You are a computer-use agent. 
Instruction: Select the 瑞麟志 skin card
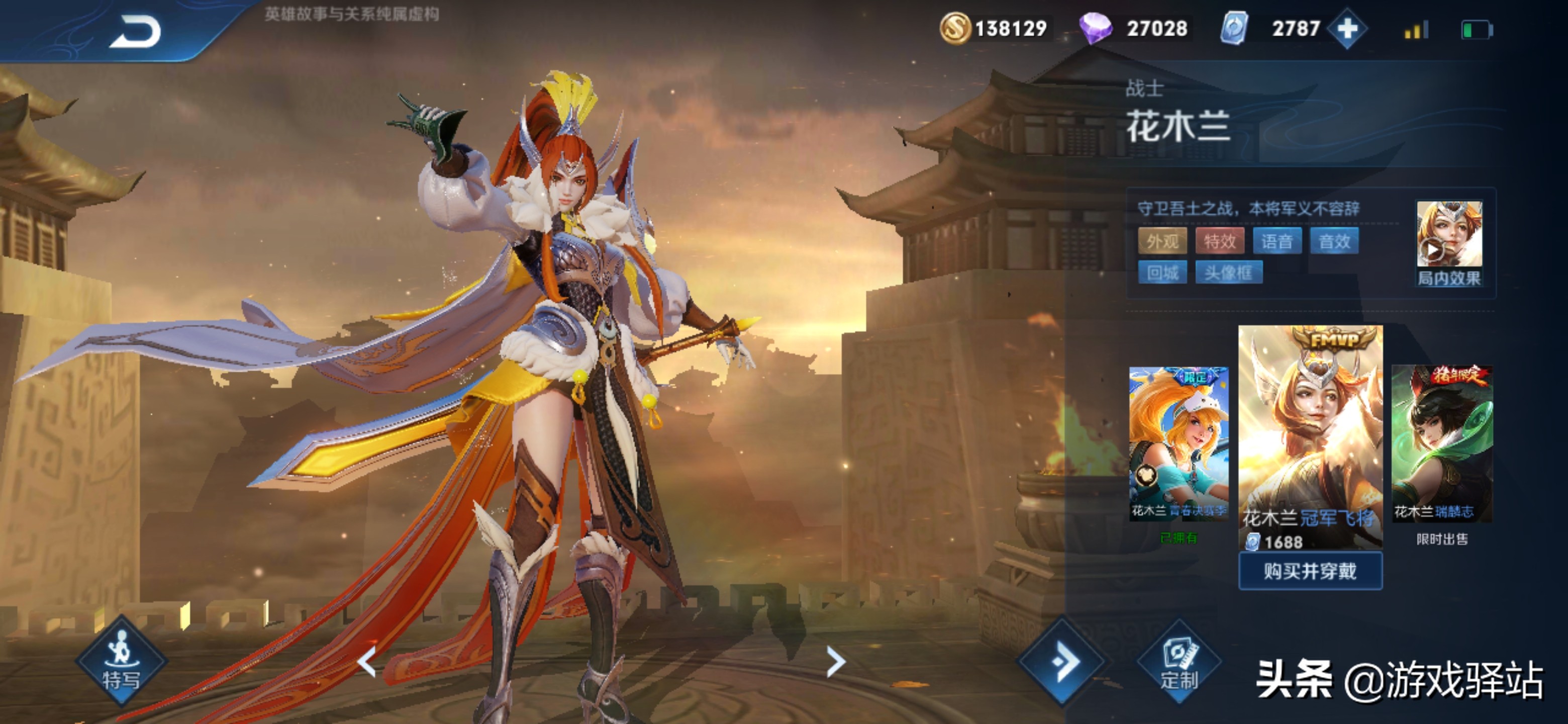[x=1441, y=442]
